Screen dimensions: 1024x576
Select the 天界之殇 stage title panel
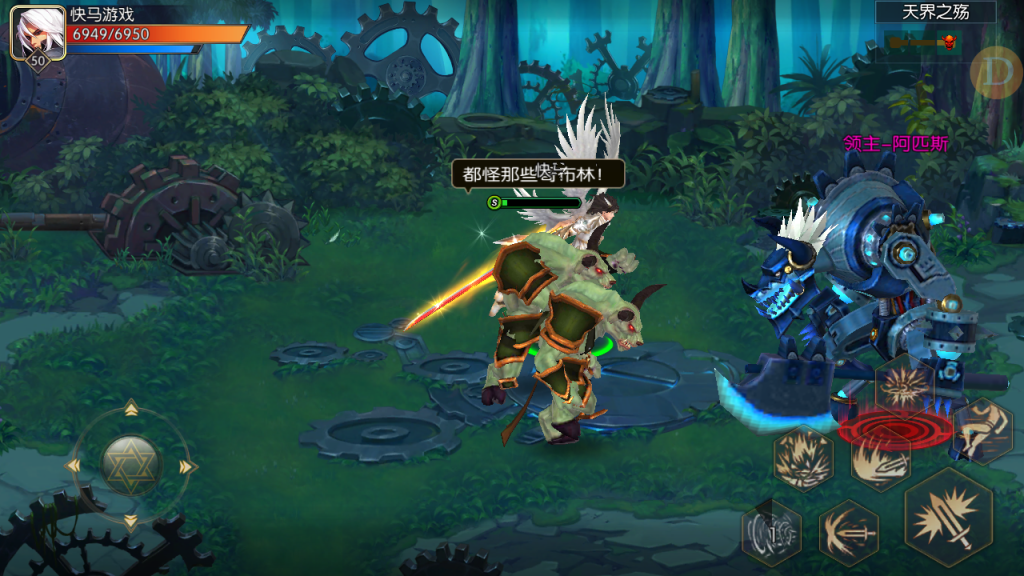[x=935, y=12]
